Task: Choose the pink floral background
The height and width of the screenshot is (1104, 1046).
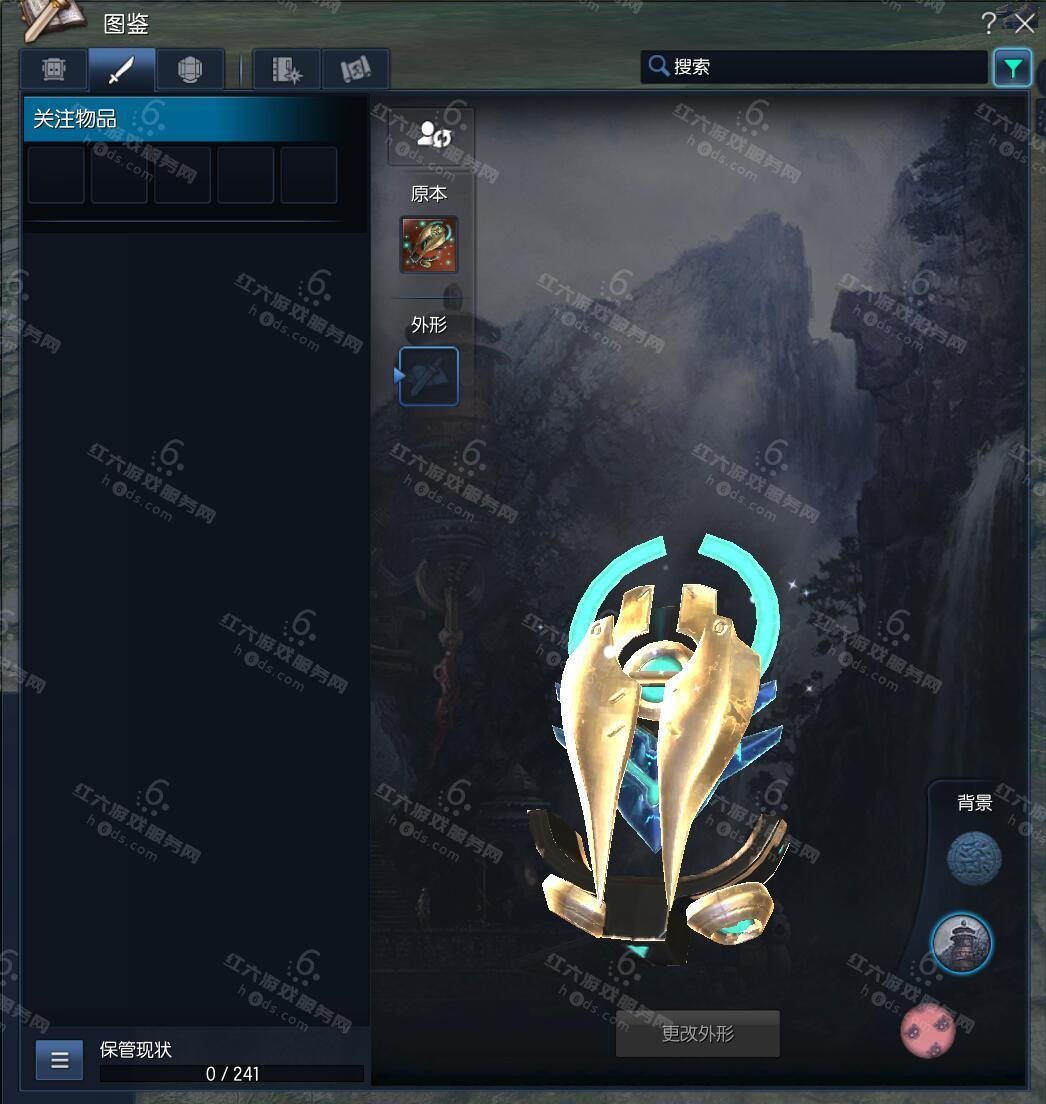Action: pos(928,1030)
